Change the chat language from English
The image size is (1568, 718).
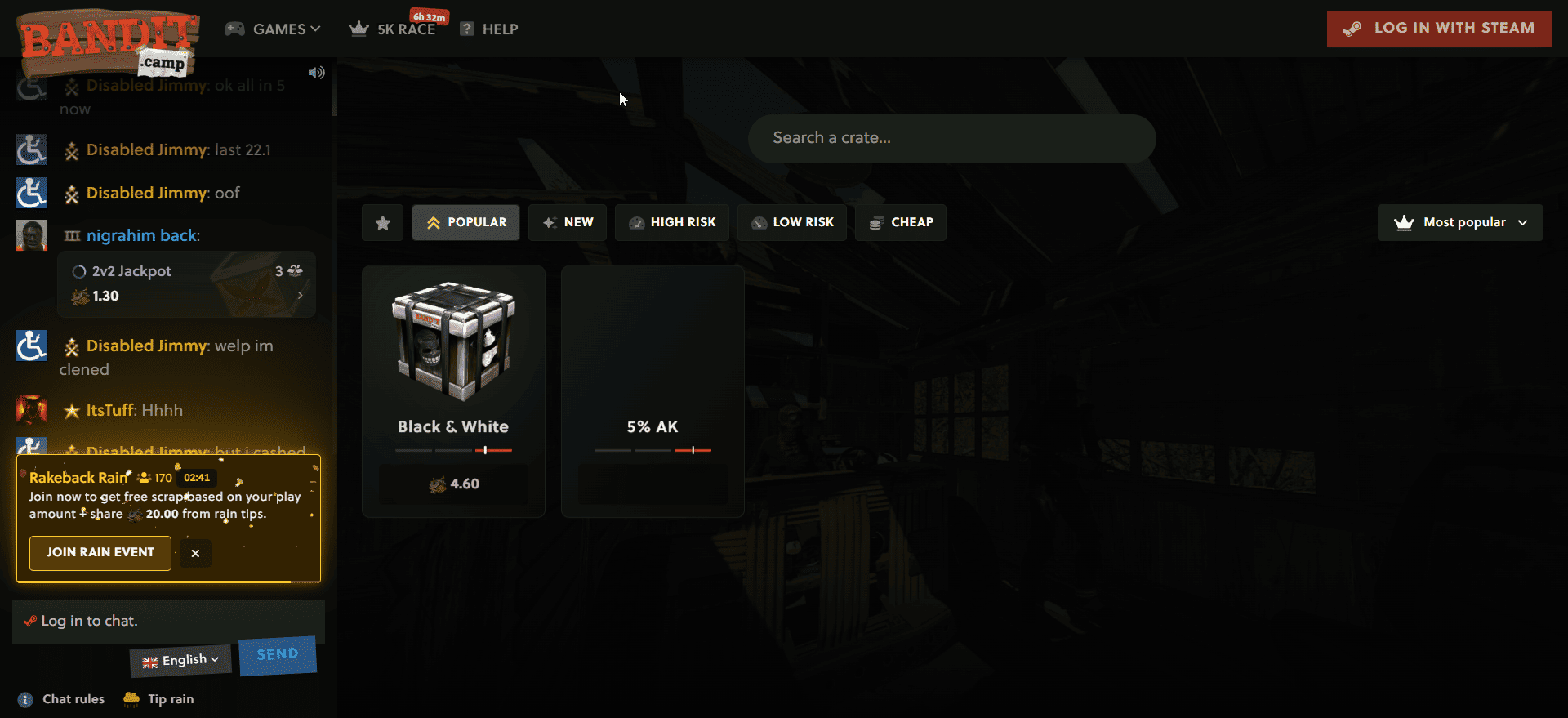point(180,659)
